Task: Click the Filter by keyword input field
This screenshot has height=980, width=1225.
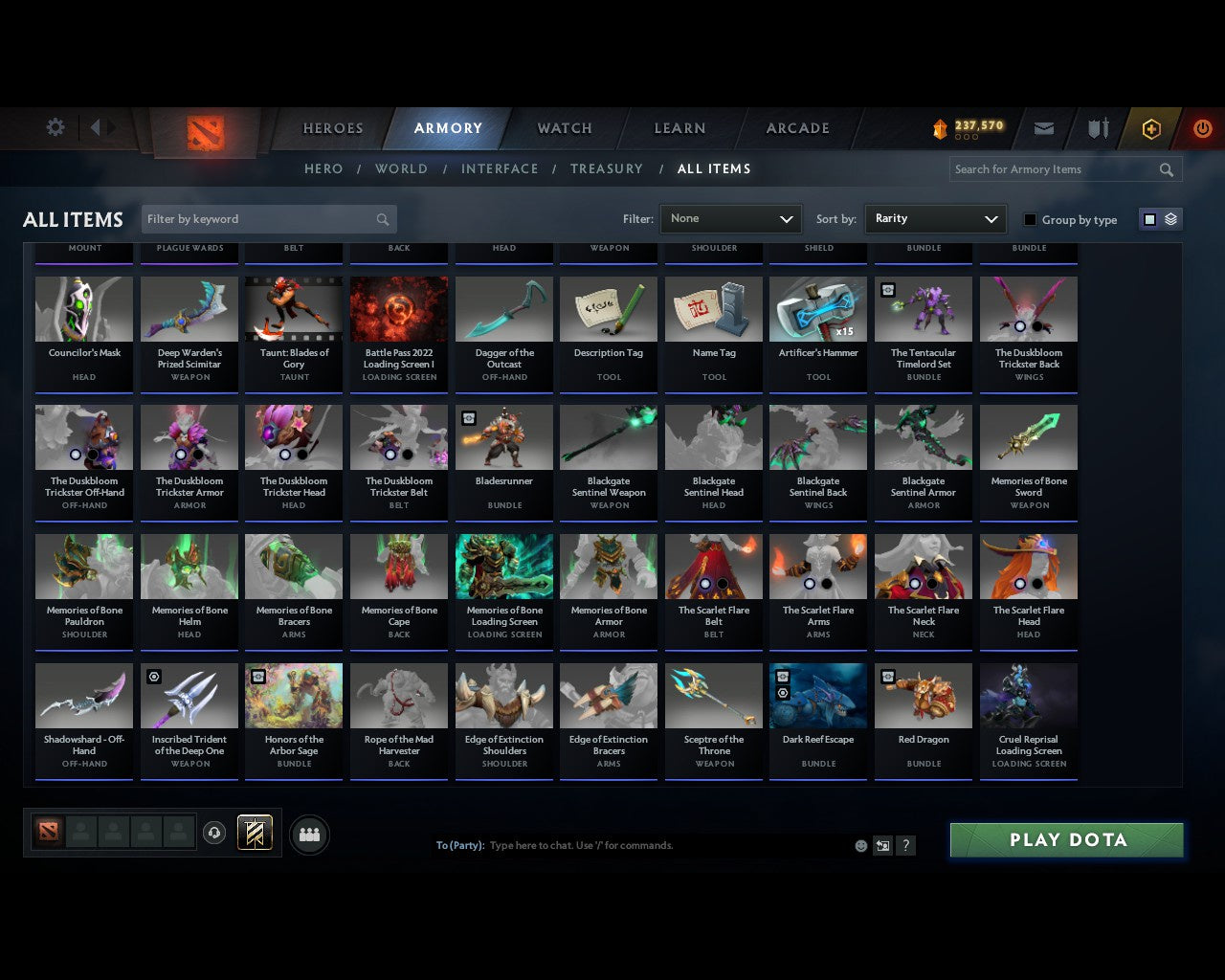Action: [x=258, y=218]
